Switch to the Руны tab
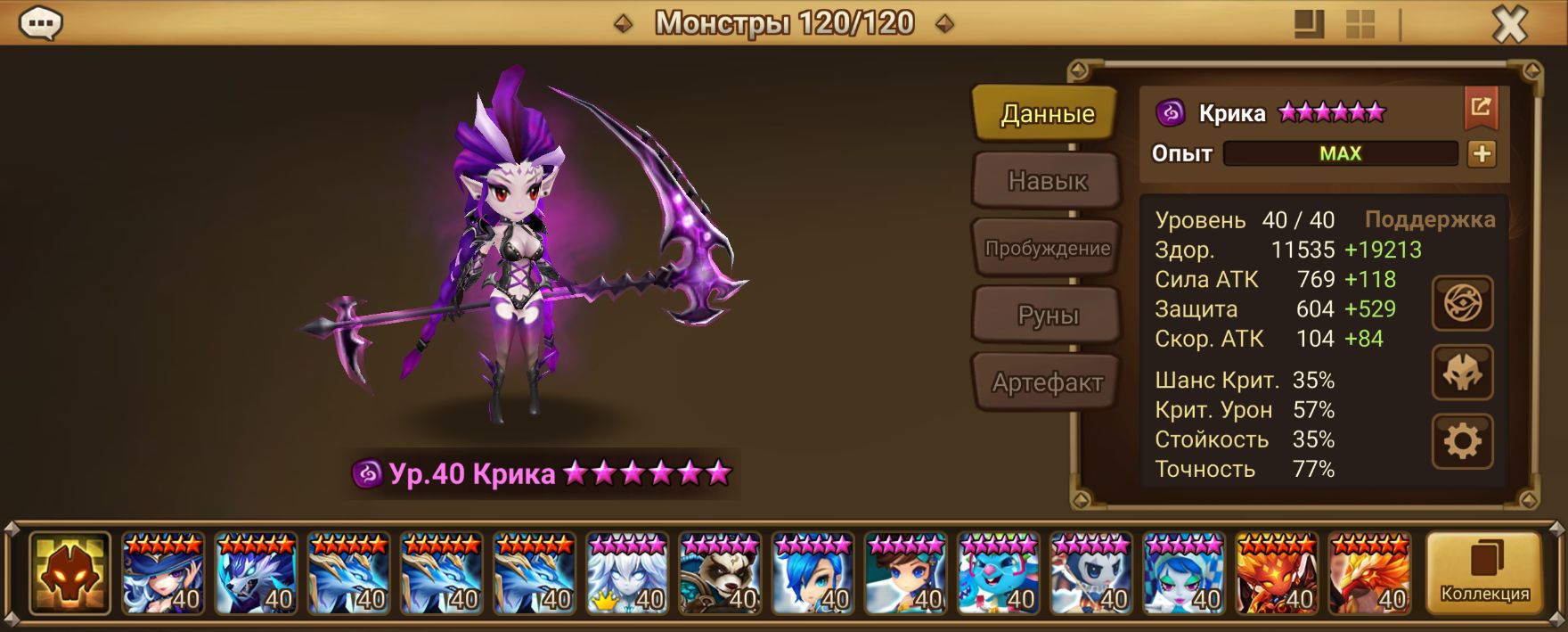This screenshot has height=632, width=1568. tap(1047, 316)
